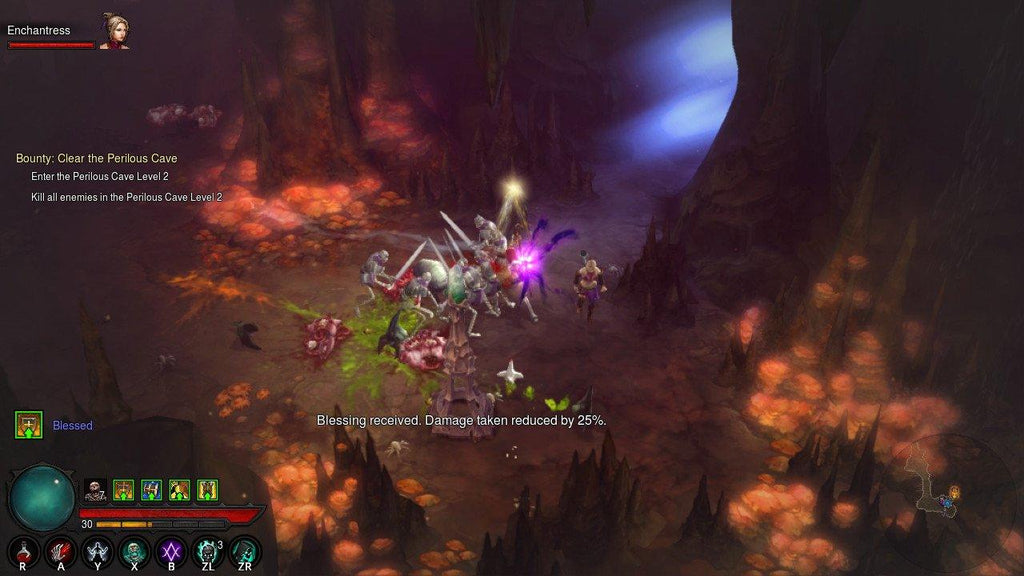Screen dimensions: 1024x576
Task: Use the flaming skull skill with 3 charges
Action: click(x=206, y=551)
